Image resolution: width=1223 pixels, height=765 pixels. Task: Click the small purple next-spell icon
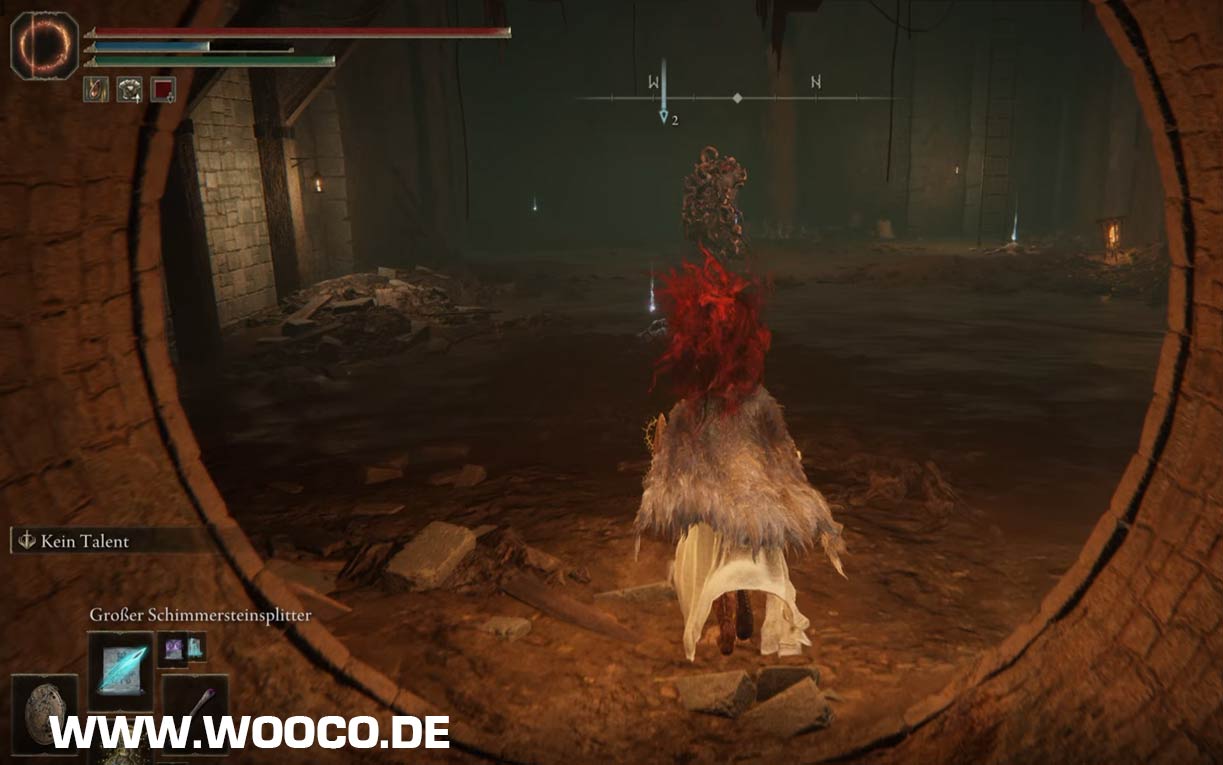[171, 648]
